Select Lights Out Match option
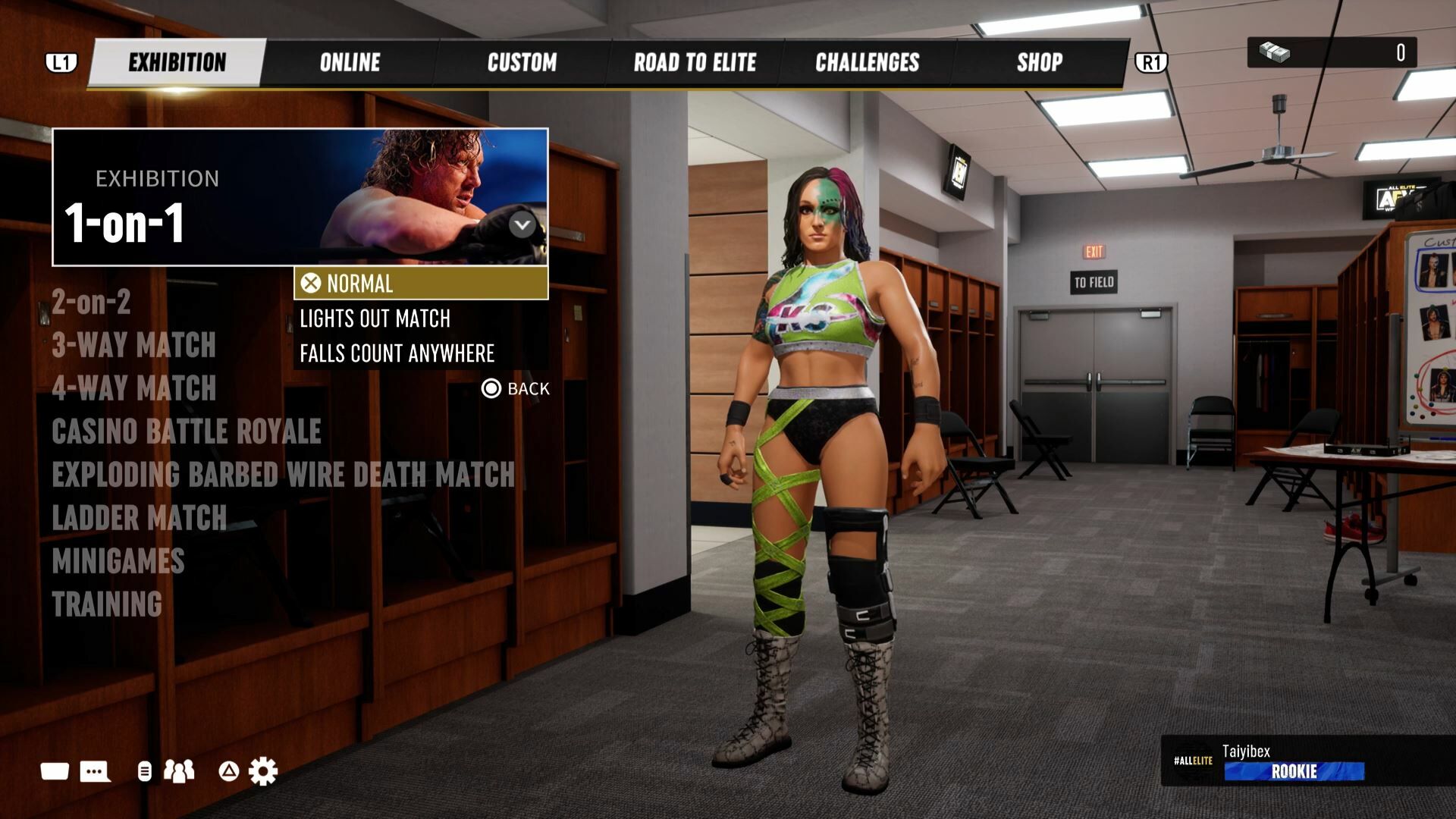The width and height of the screenshot is (1456, 819). click(x=375, y=318)
